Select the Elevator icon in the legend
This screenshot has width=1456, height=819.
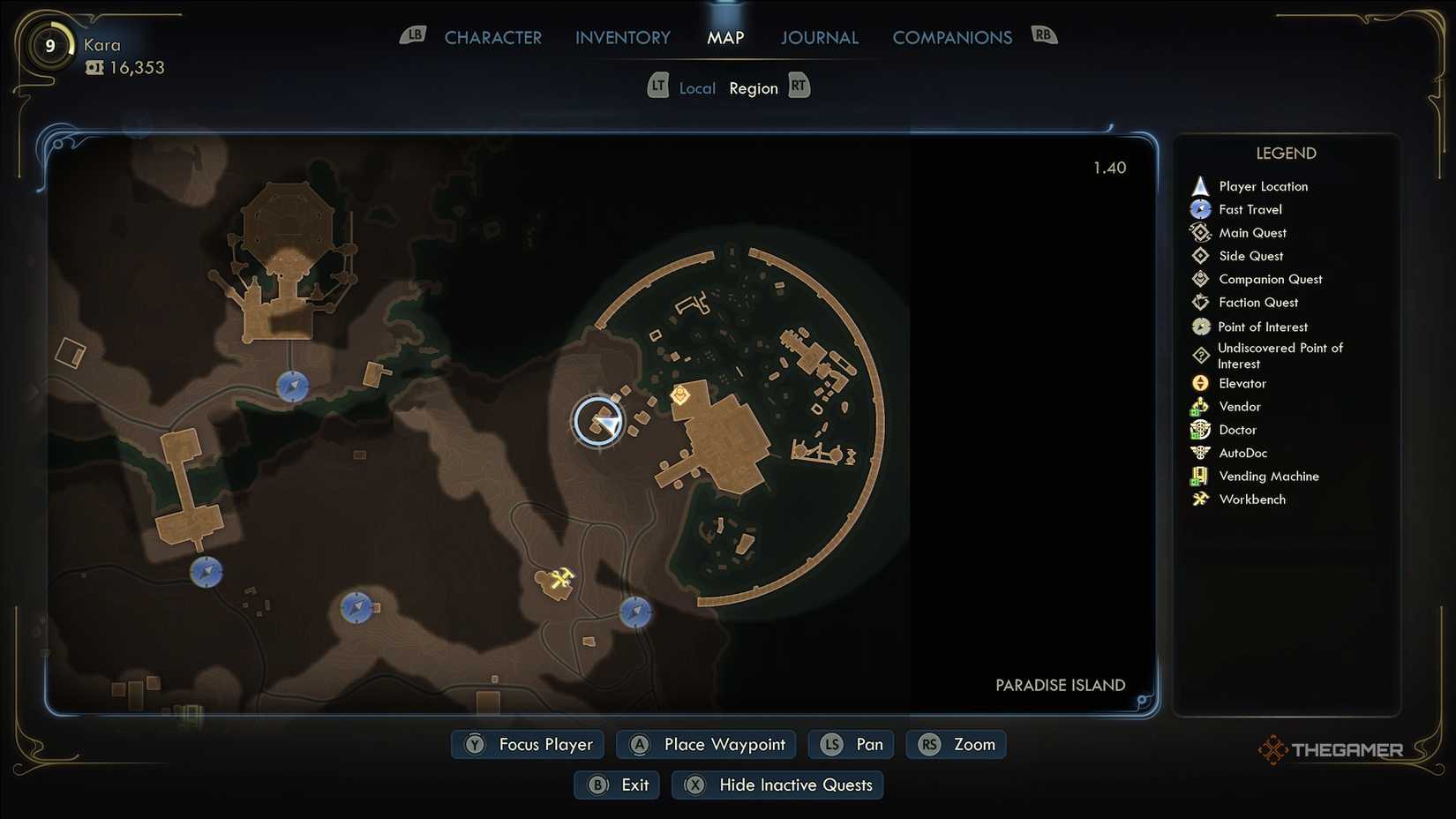coord(1200,383)
